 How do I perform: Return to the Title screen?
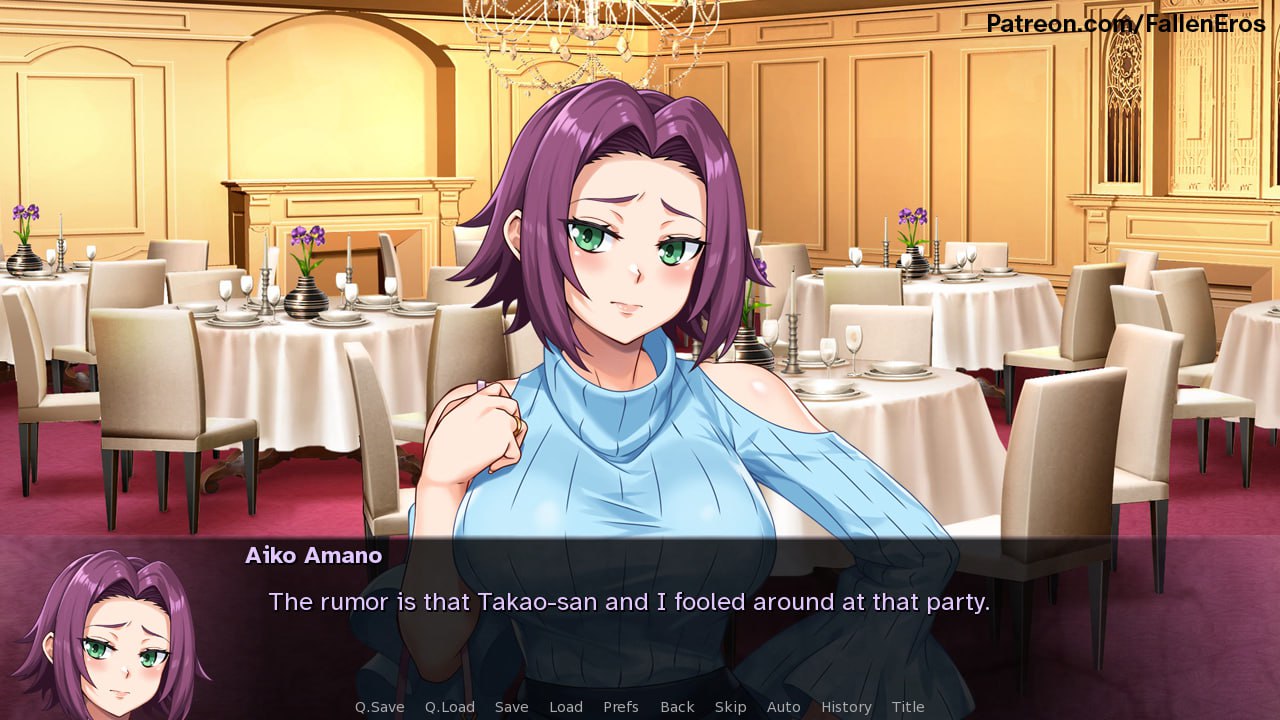[x=909, y=707]
